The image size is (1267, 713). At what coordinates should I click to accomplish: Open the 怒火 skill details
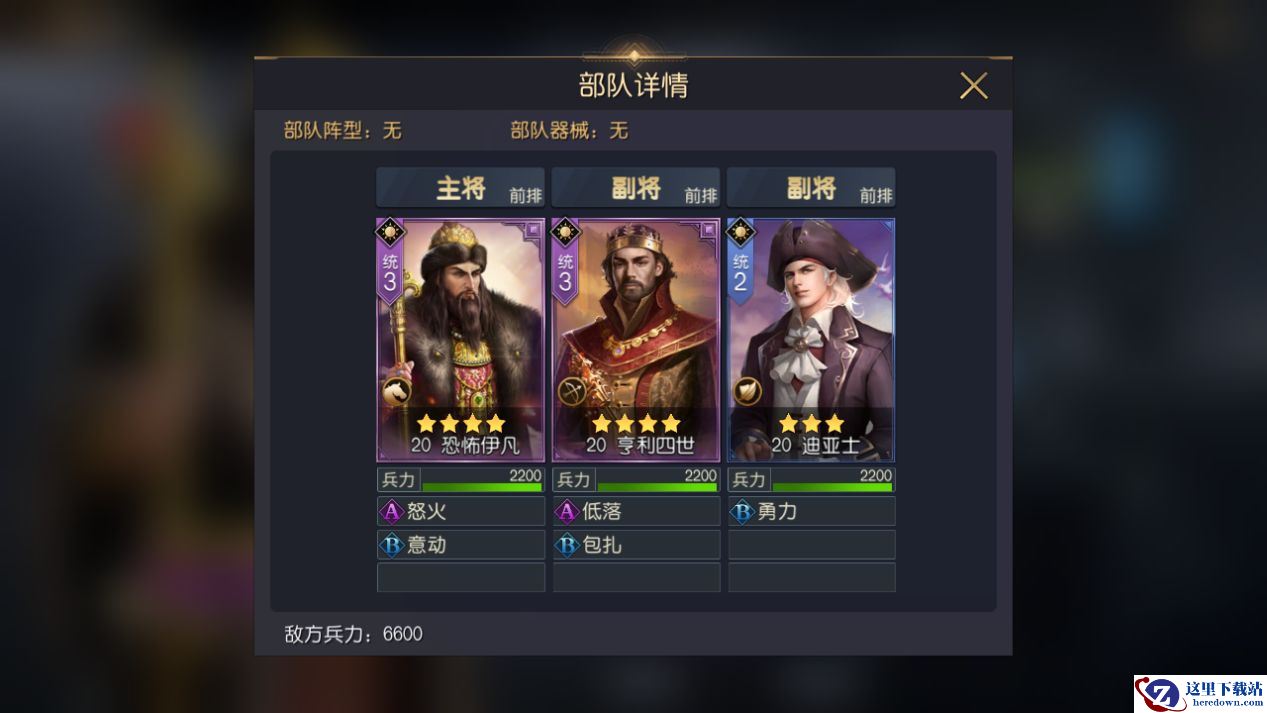tap(460, 512)
